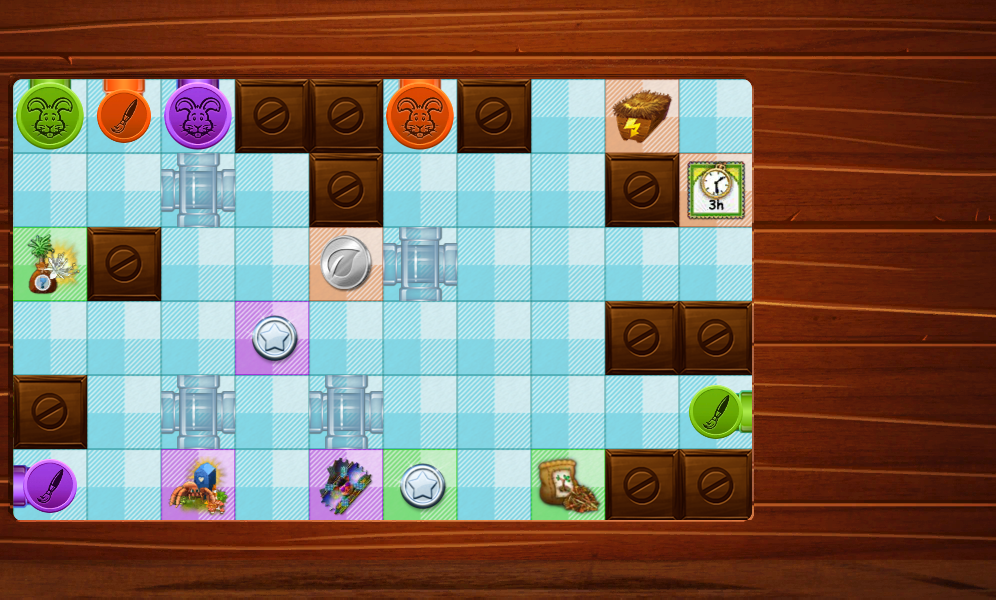
Task: Choose the purple rabbit token
Action: click(x=198, y=116)
